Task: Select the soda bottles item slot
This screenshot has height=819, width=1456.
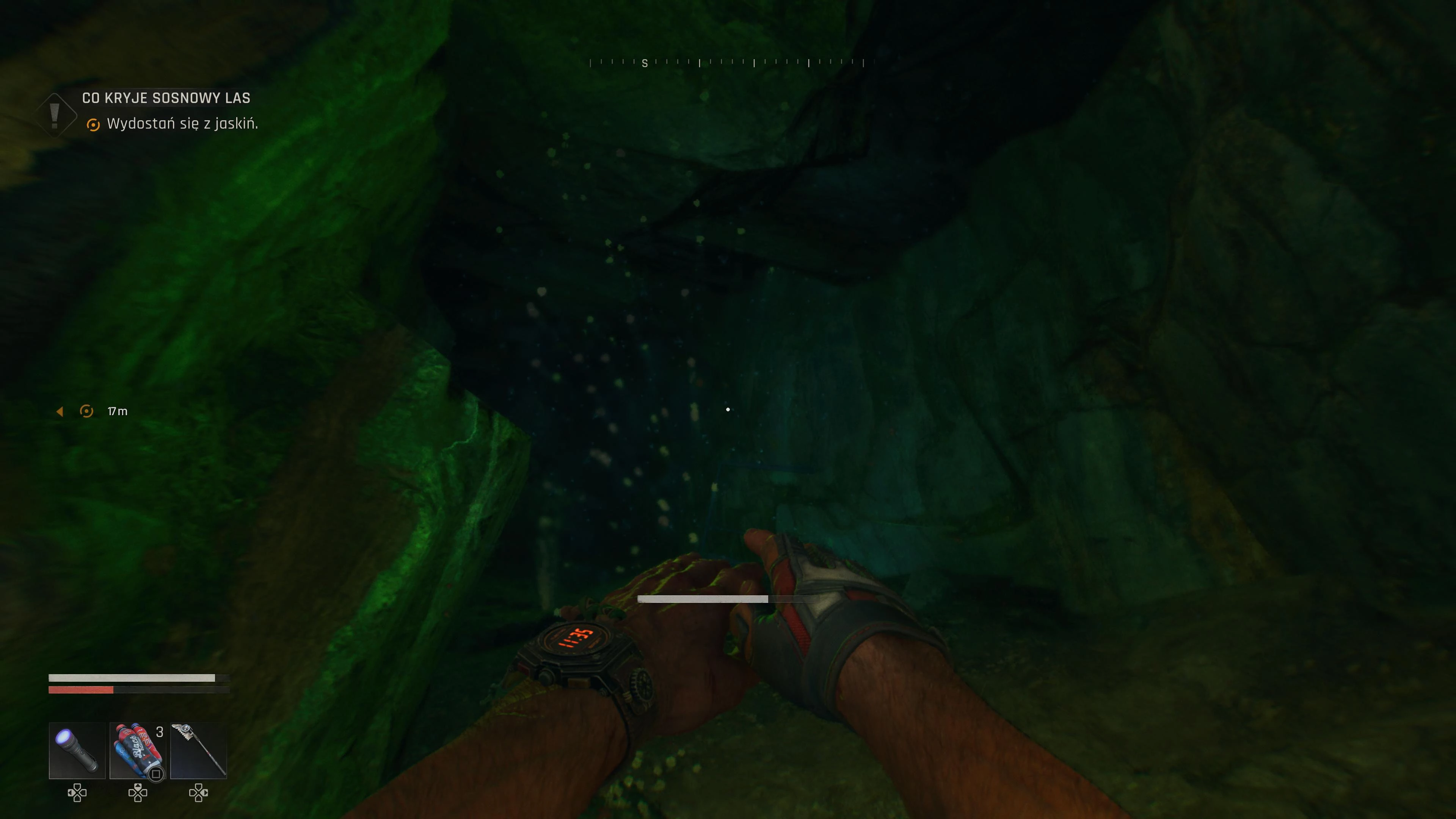Action: pyautogui.click(x=137, y=750)
